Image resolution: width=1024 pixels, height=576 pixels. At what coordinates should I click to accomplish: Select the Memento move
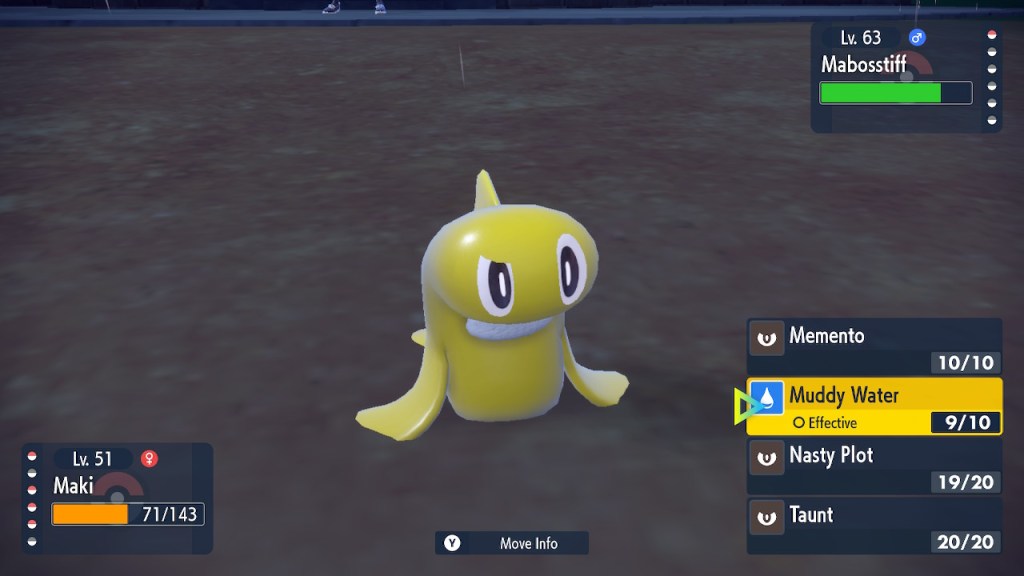click(874, 346)
